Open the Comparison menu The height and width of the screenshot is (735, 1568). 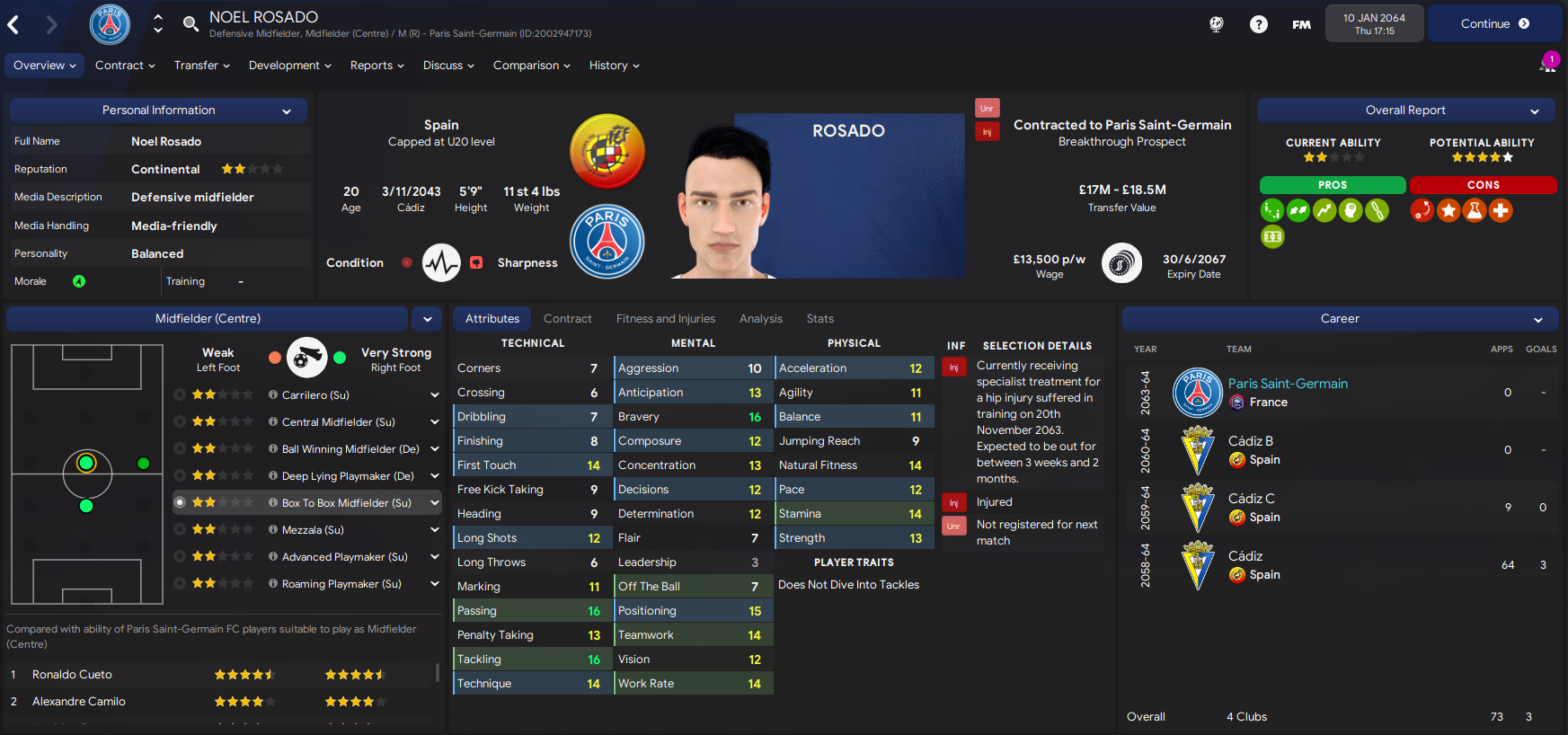(x=531, y=66)
